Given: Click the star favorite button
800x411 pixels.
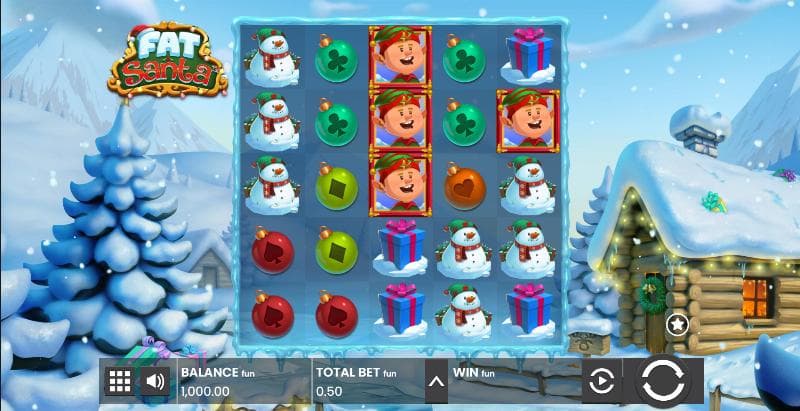Looking at the screenshot, I should click(x=677, y=324).
